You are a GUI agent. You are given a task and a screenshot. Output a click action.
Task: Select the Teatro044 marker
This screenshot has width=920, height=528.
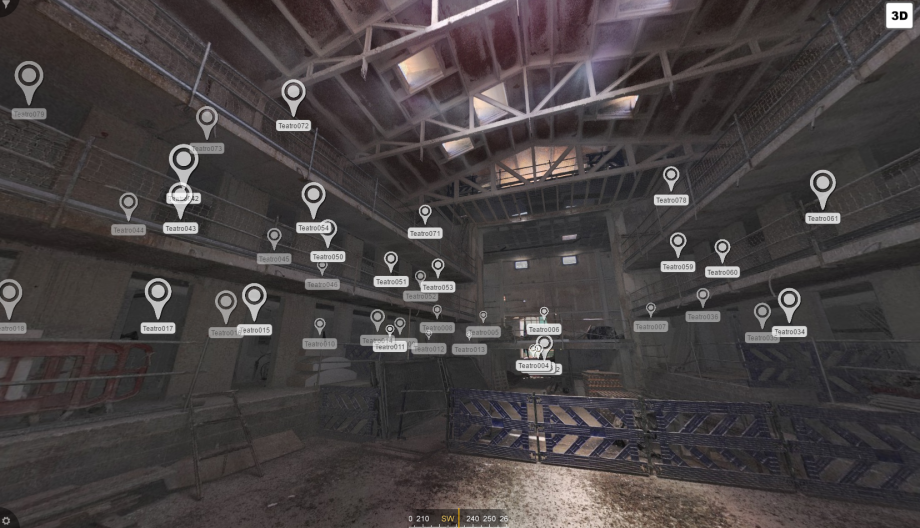[128, 205]
